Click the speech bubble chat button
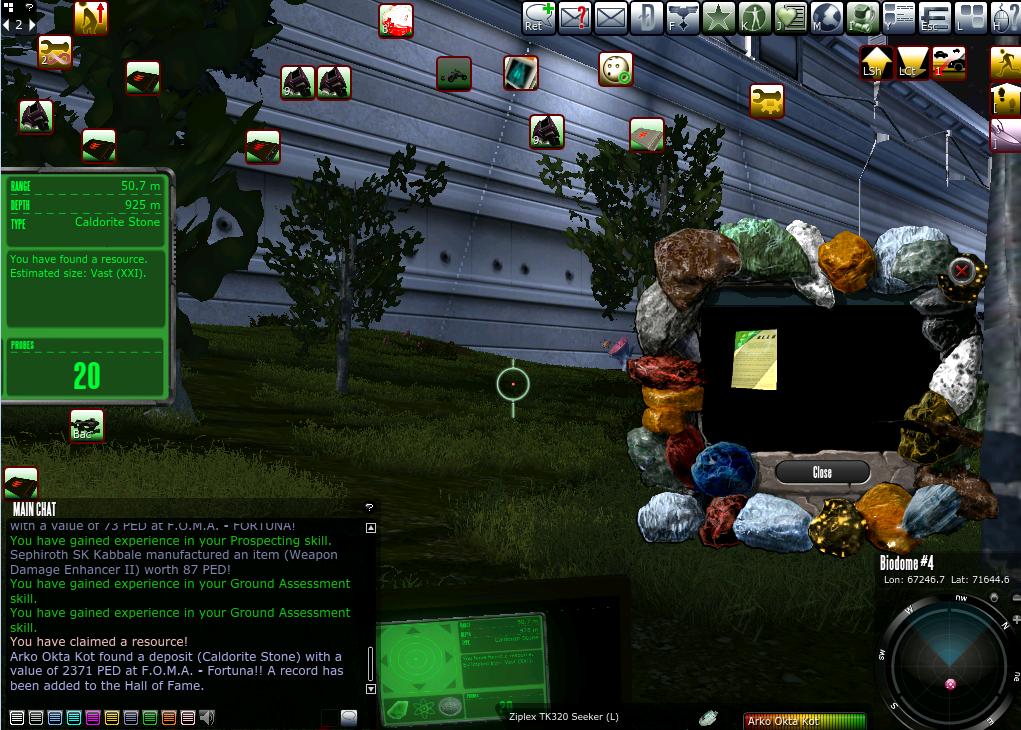Image resolution: width=1021 pixels, height=730 pixels. [349, 717]
